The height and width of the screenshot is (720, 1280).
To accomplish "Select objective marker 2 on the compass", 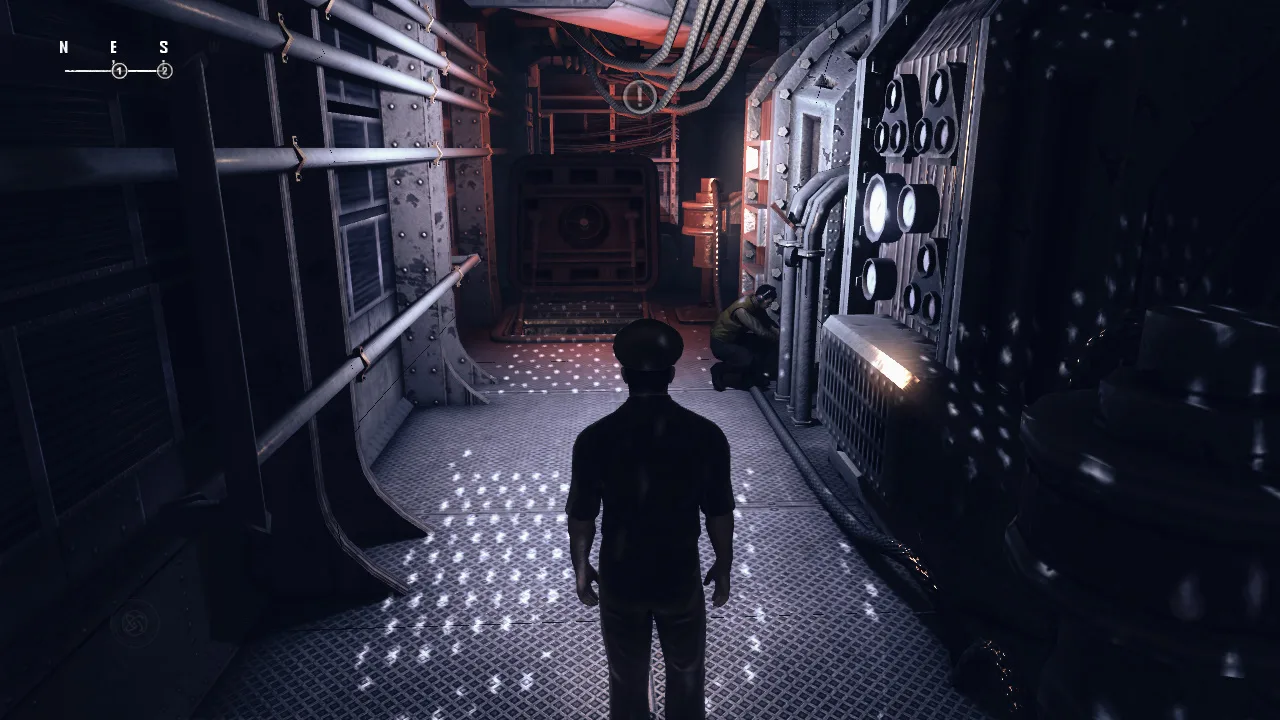I will pos(165,71).
